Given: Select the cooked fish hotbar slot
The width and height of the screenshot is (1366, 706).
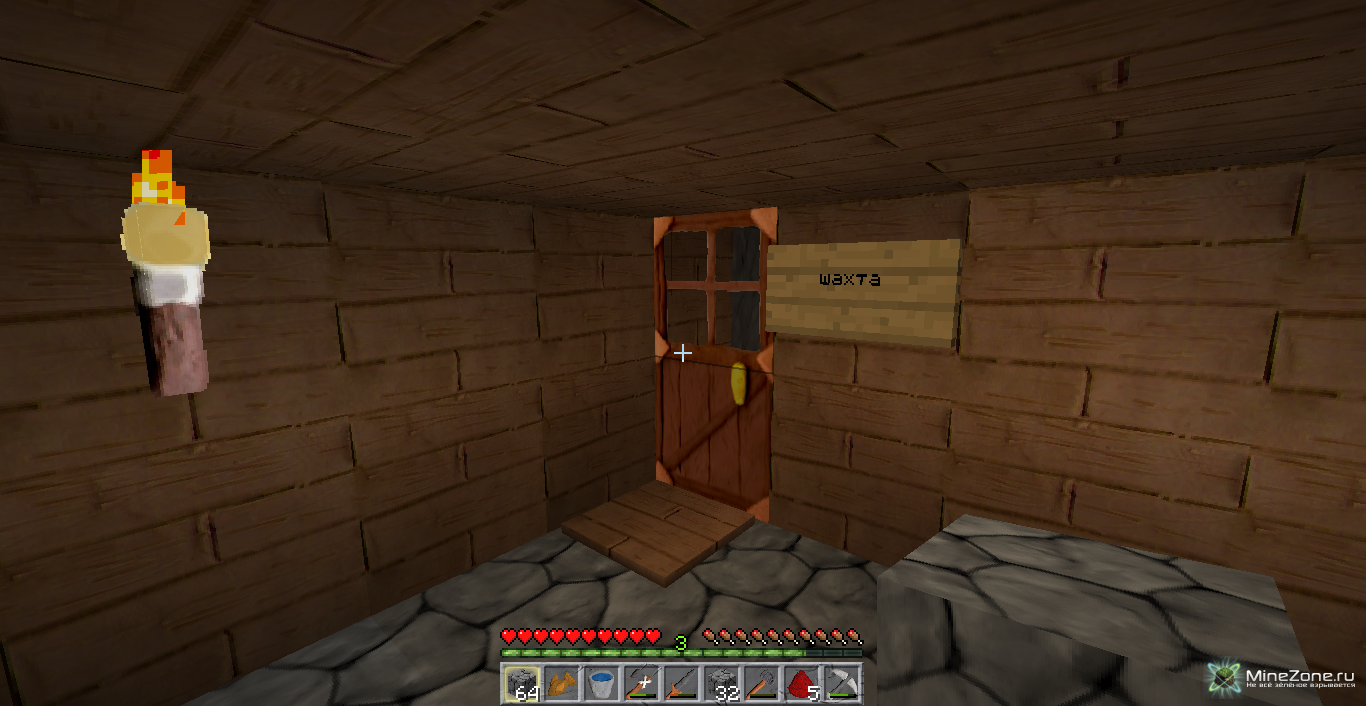Looking at the screenshot, I should (x=561, y=684).
